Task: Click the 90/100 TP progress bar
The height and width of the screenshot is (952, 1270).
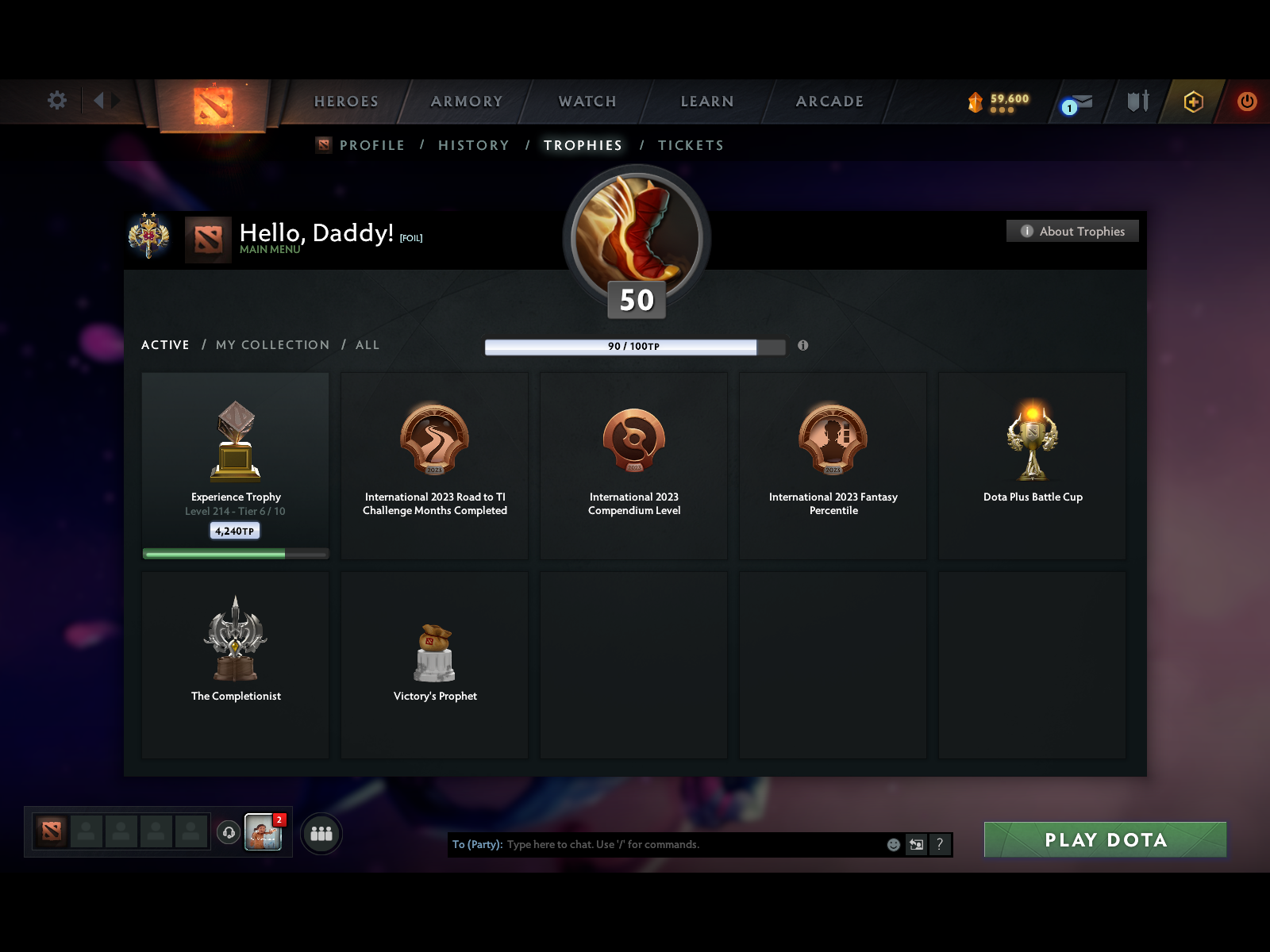Action: pos(635,346)
